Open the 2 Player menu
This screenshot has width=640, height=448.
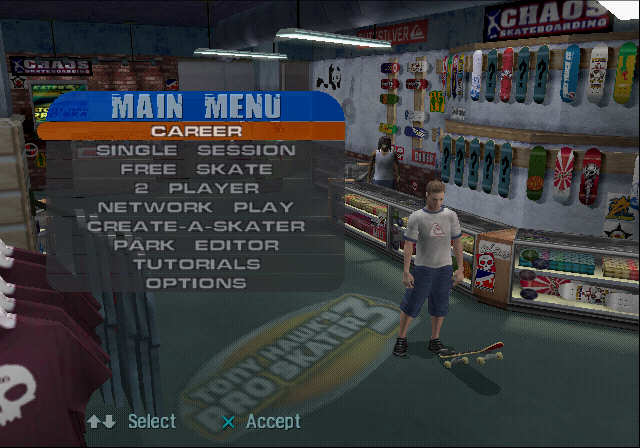[x=196, y=188]
